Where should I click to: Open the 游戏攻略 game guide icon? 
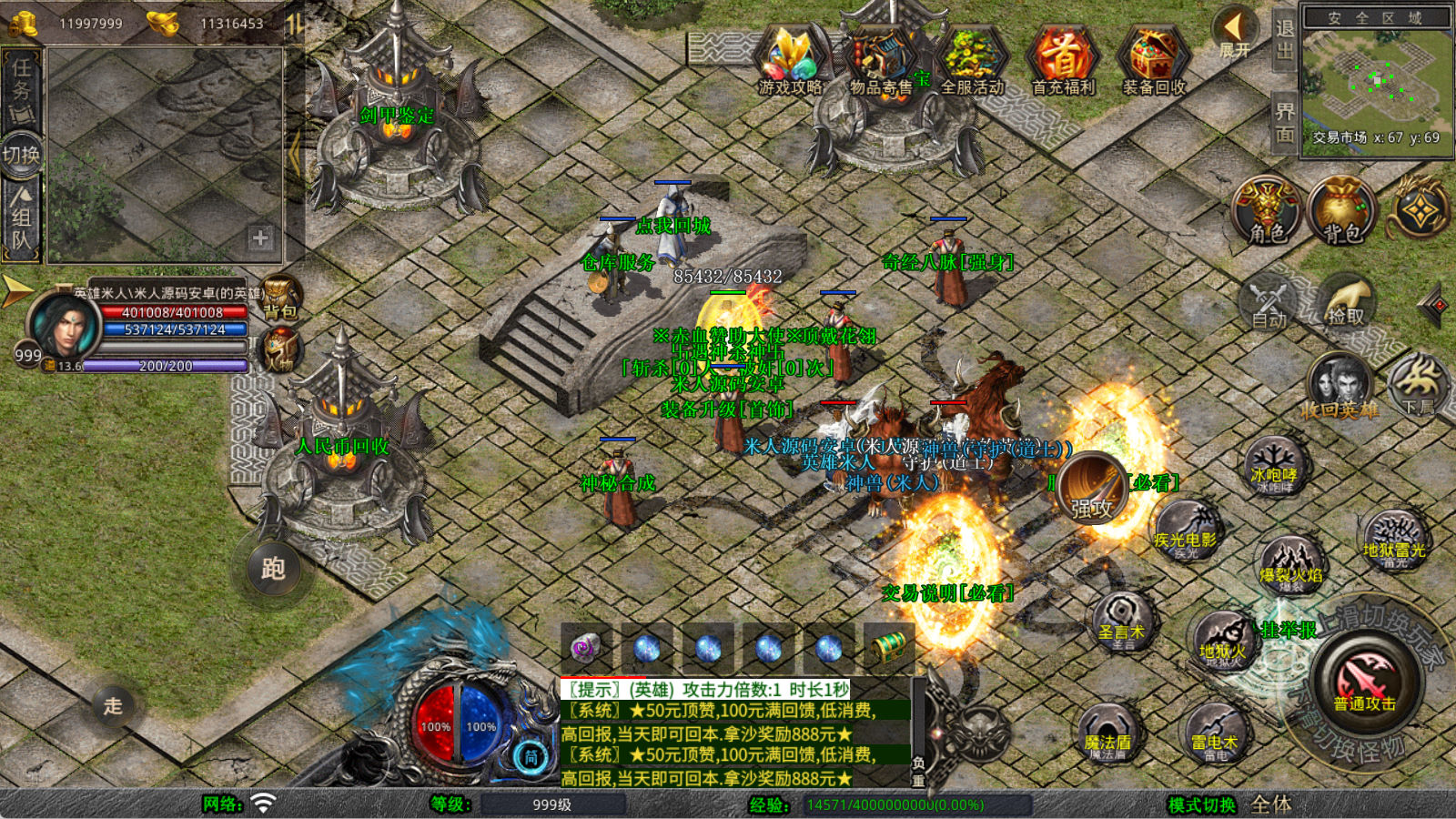click(x=789, y=60)
